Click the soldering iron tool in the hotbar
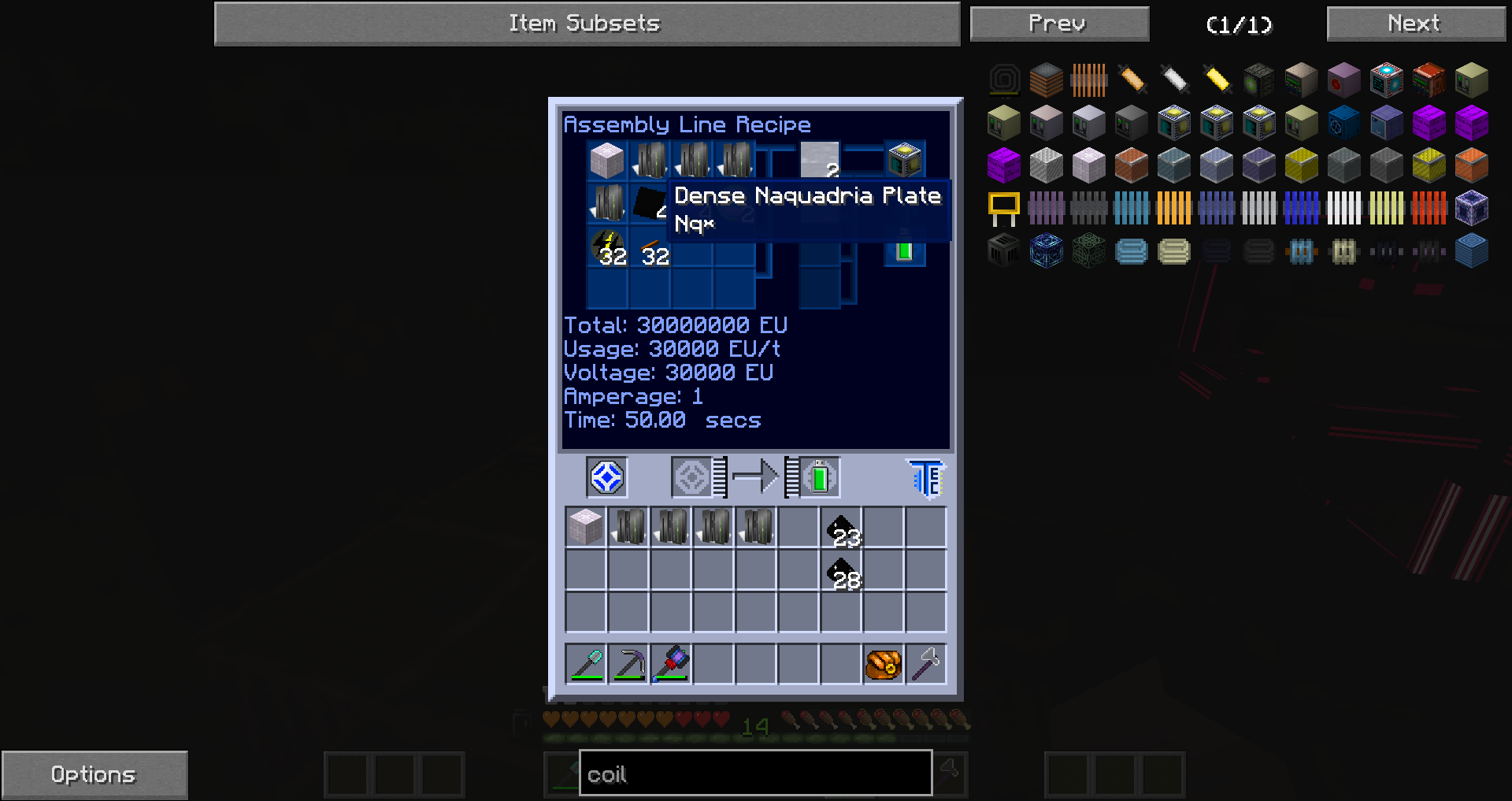The width and height of the screenshot is (1512, 801). (671, 664)
